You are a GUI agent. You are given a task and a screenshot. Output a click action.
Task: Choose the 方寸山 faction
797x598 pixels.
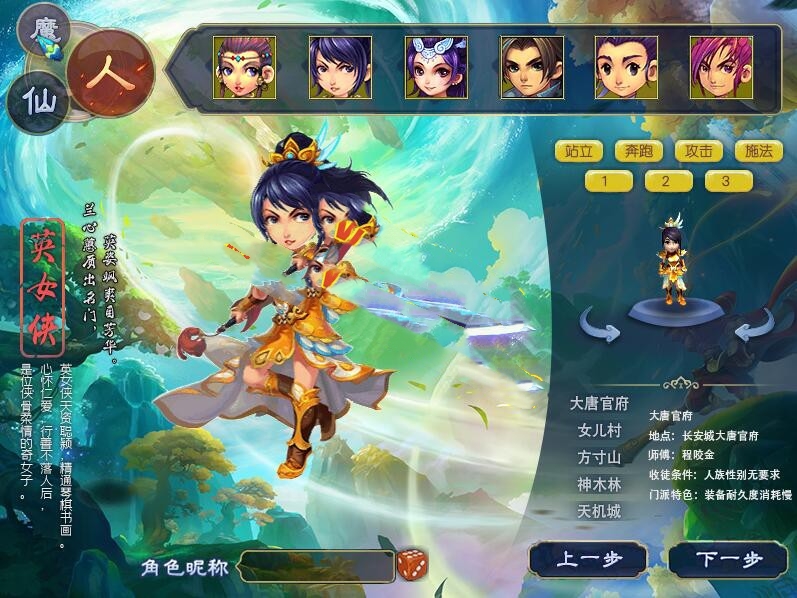(x=600, y=458)
